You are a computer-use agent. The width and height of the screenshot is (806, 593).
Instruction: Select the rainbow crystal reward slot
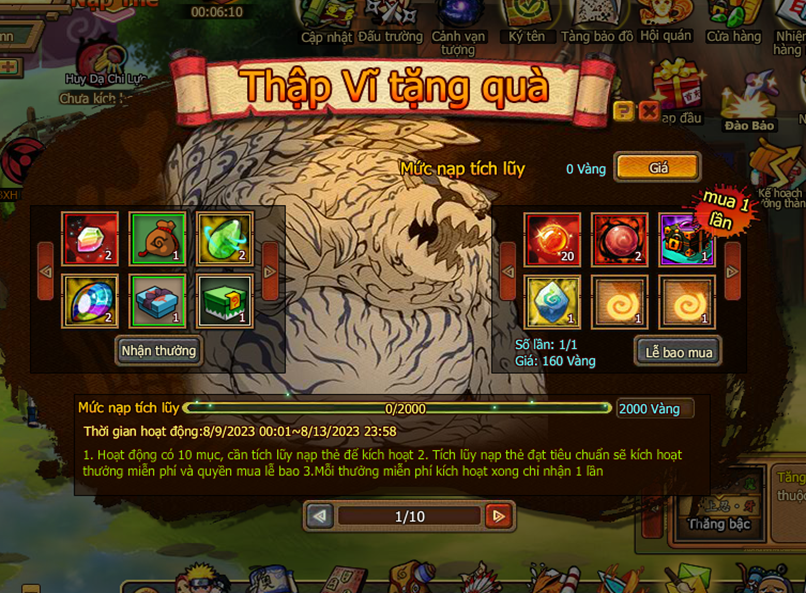coord(90,238)
